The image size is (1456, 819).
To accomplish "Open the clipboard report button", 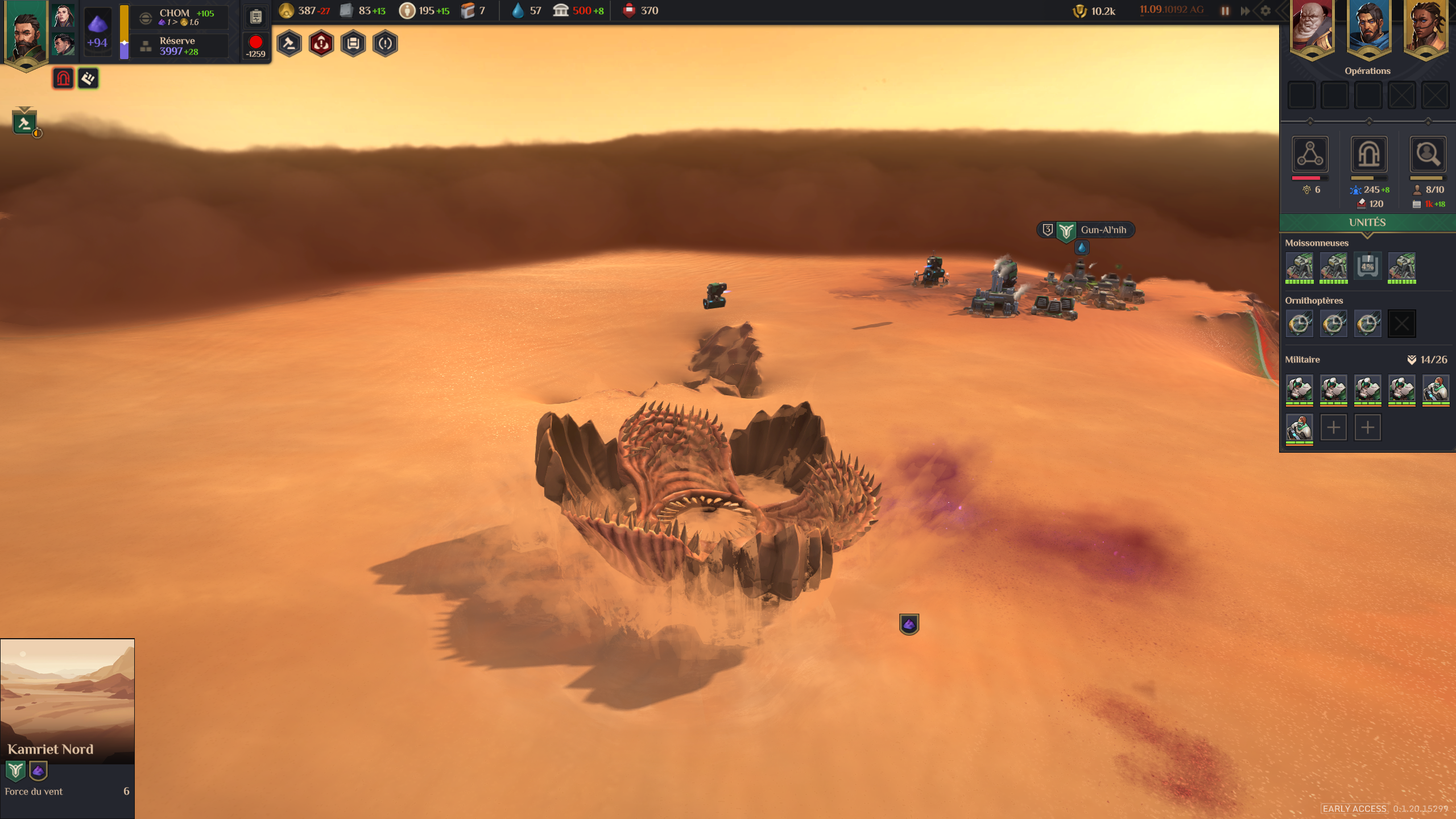I will pyautogui.click(x=256, y=16).
